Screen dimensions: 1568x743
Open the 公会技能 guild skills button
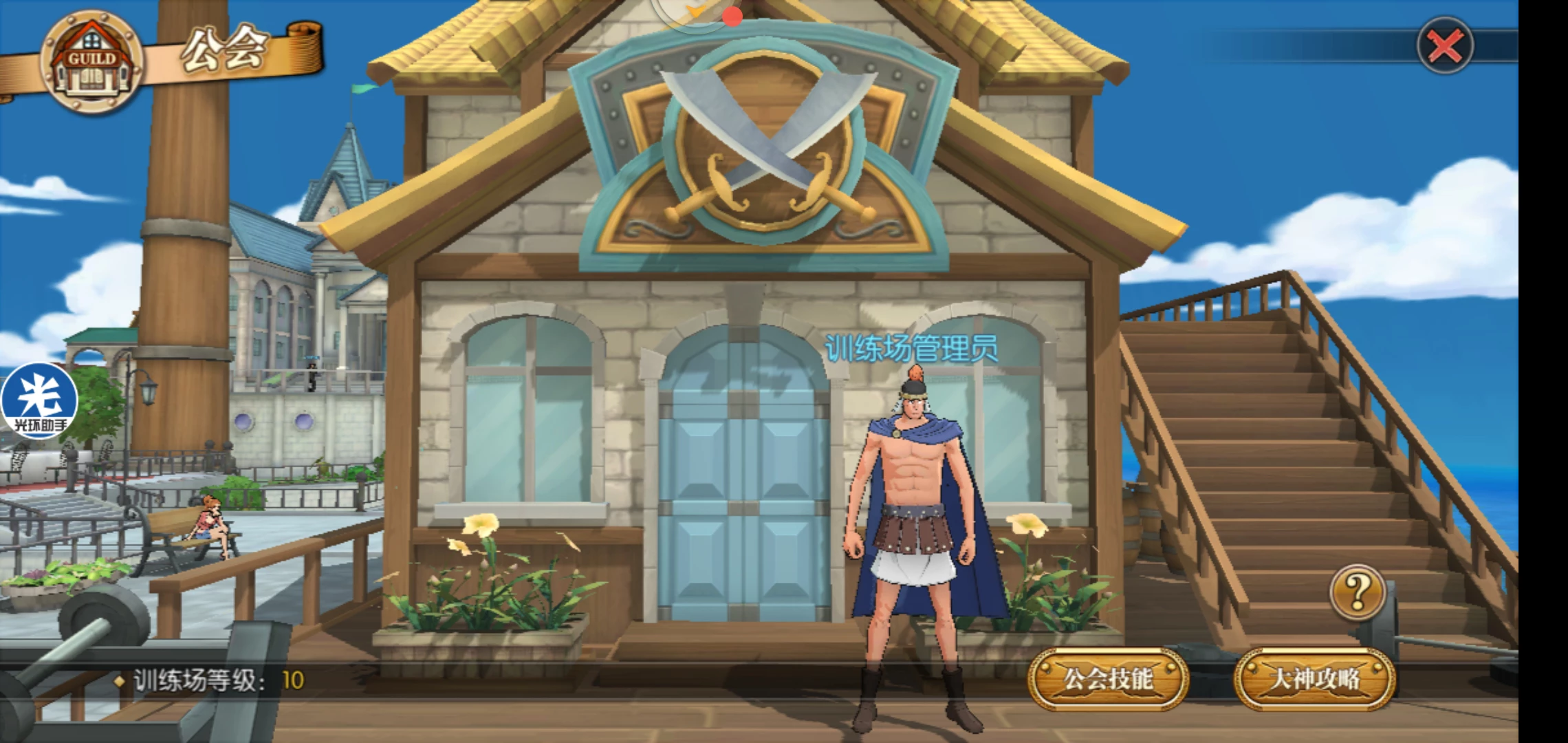tap(1108, 680)
